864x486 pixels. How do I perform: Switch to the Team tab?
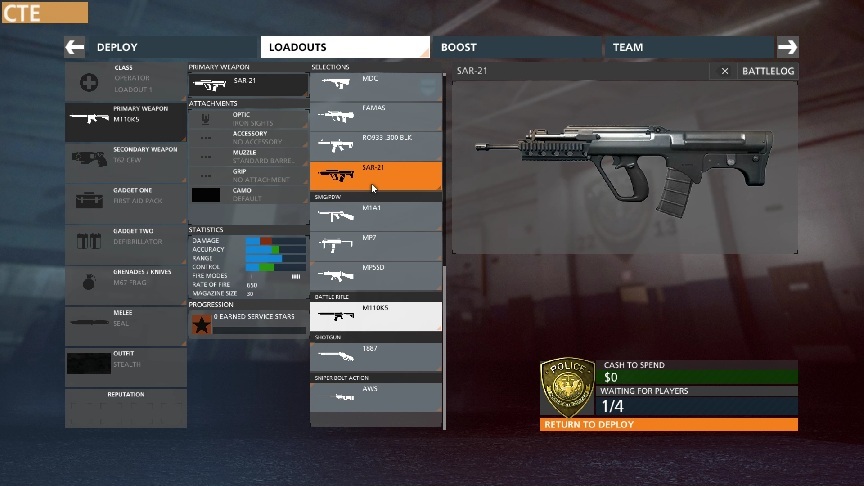point(688,47)
